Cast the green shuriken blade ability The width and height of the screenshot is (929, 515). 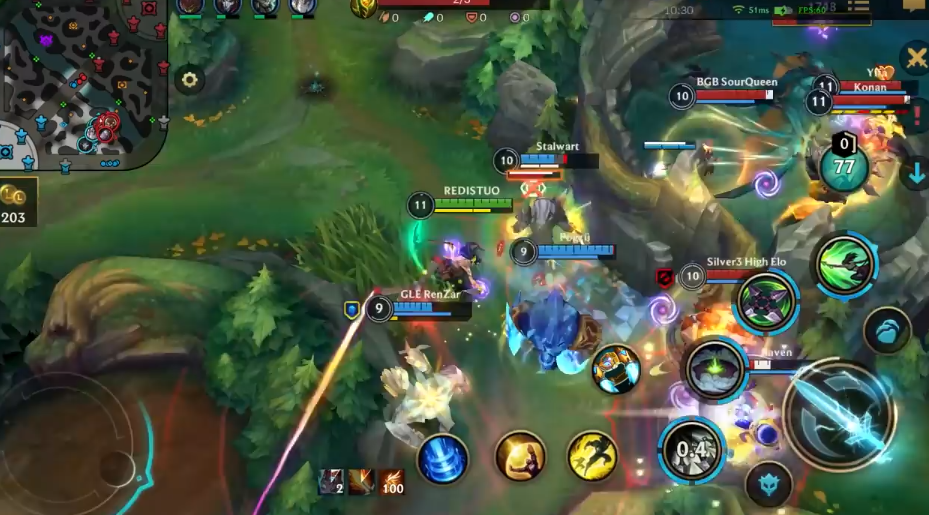coord(767,301)
